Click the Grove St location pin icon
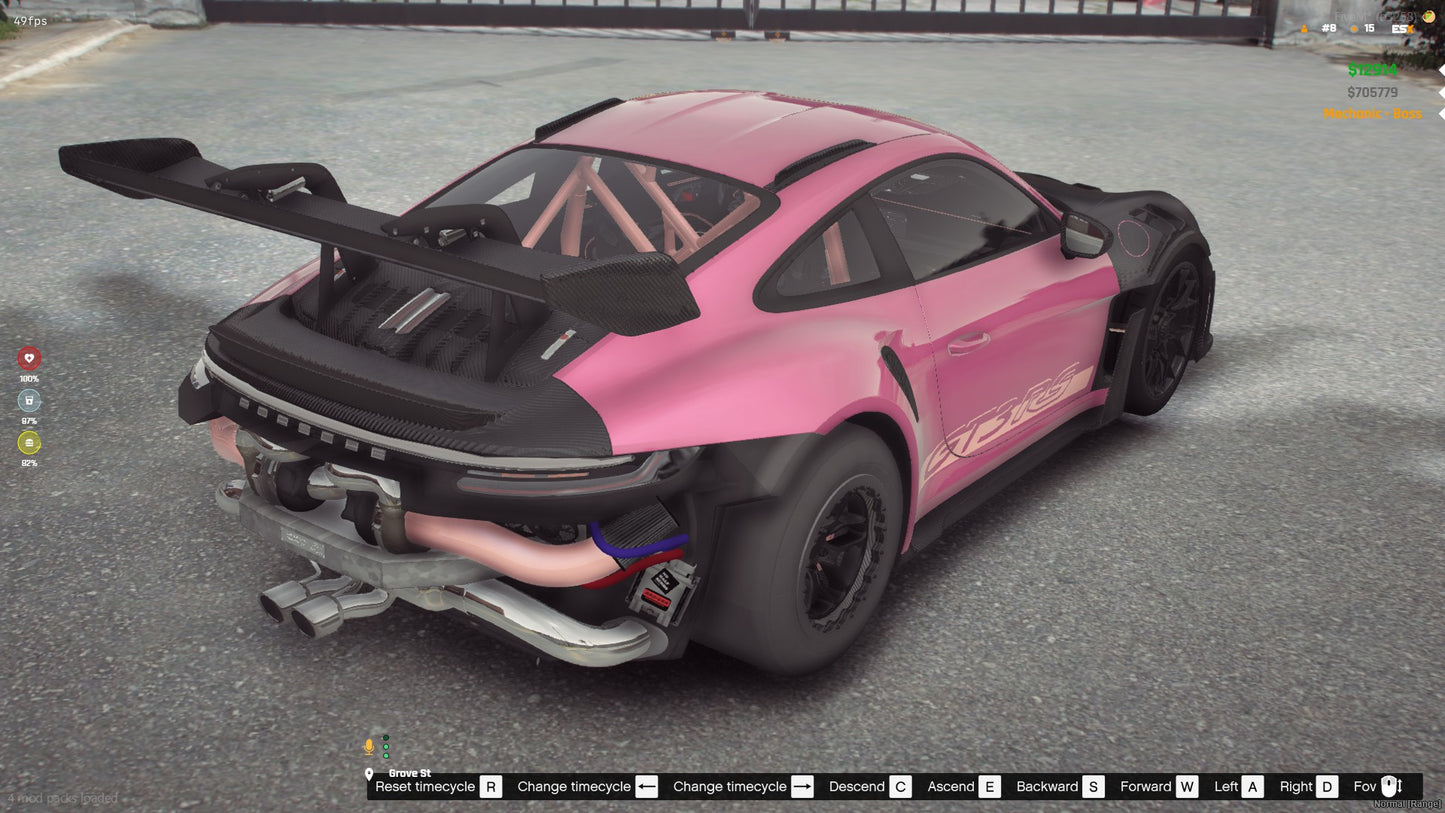The width and height of the screenshot is (1445, 813). point(369,773)
